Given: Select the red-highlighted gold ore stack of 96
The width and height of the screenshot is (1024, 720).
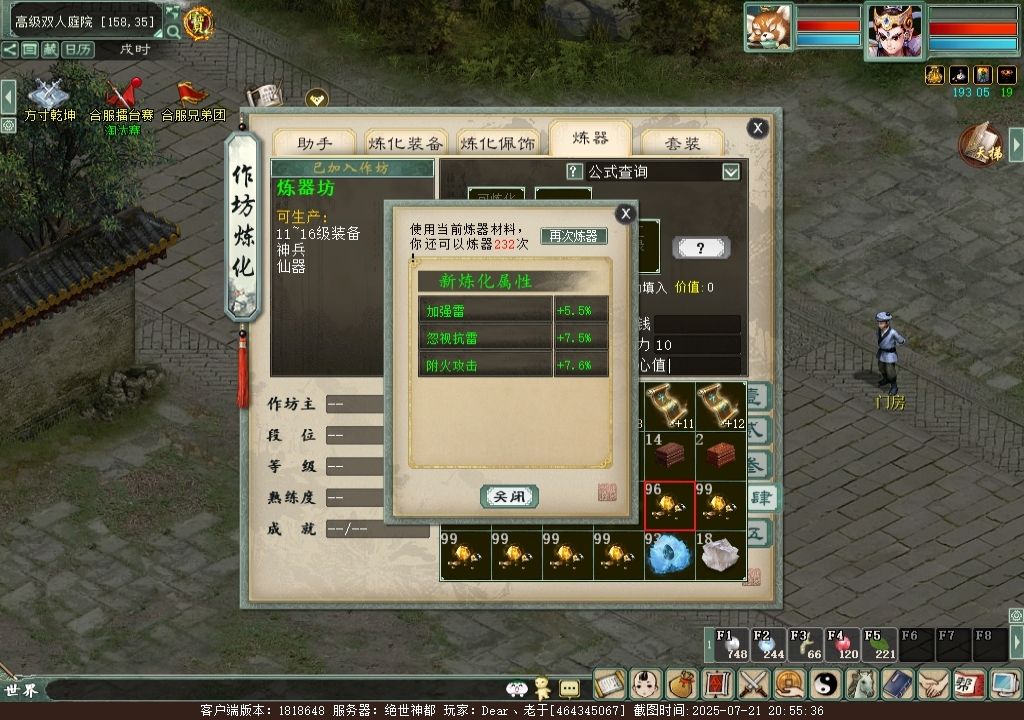Looking at the screenshot, I should [x=669, y=505].
